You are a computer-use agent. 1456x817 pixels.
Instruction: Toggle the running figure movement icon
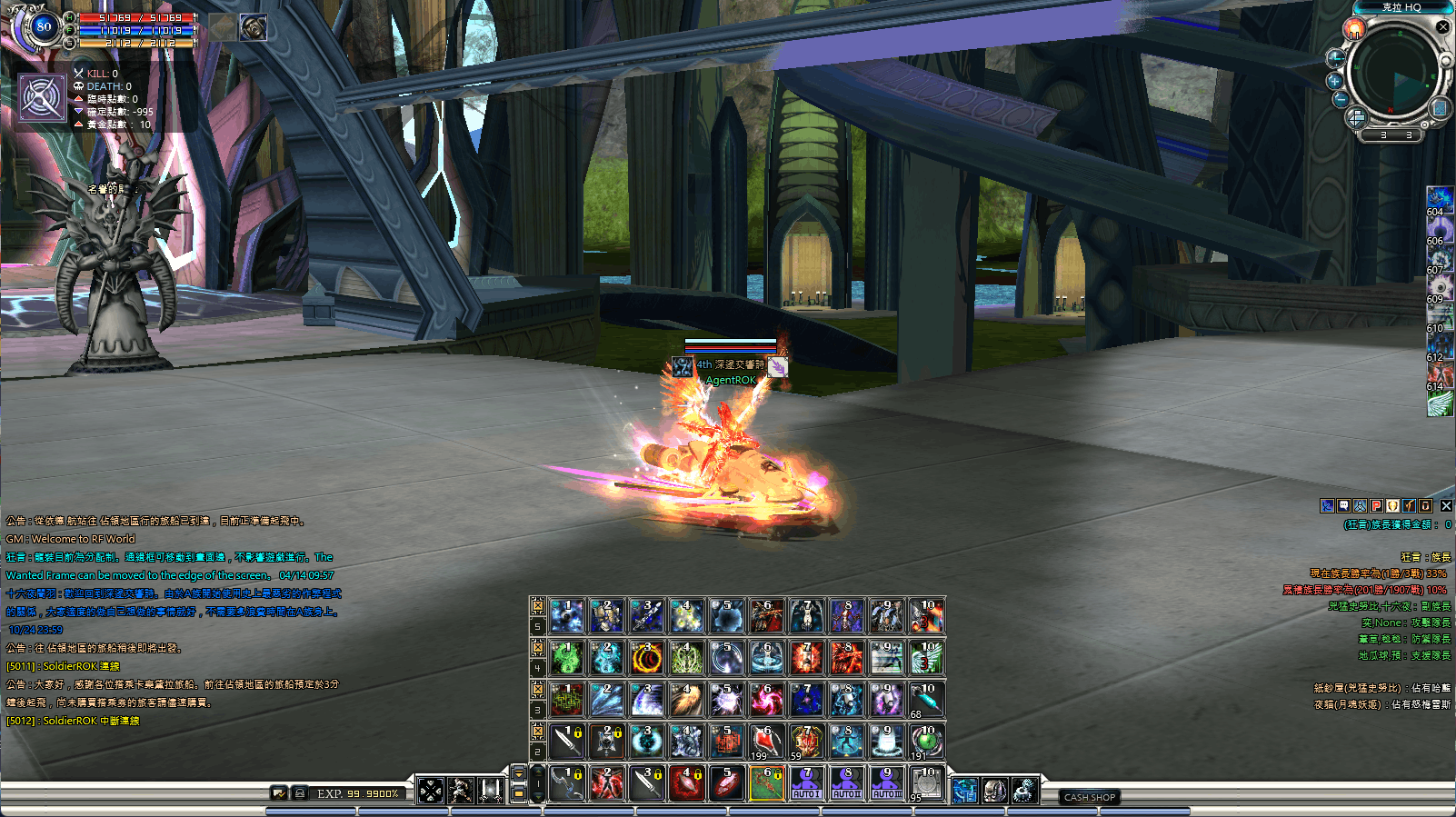[461, 791]
